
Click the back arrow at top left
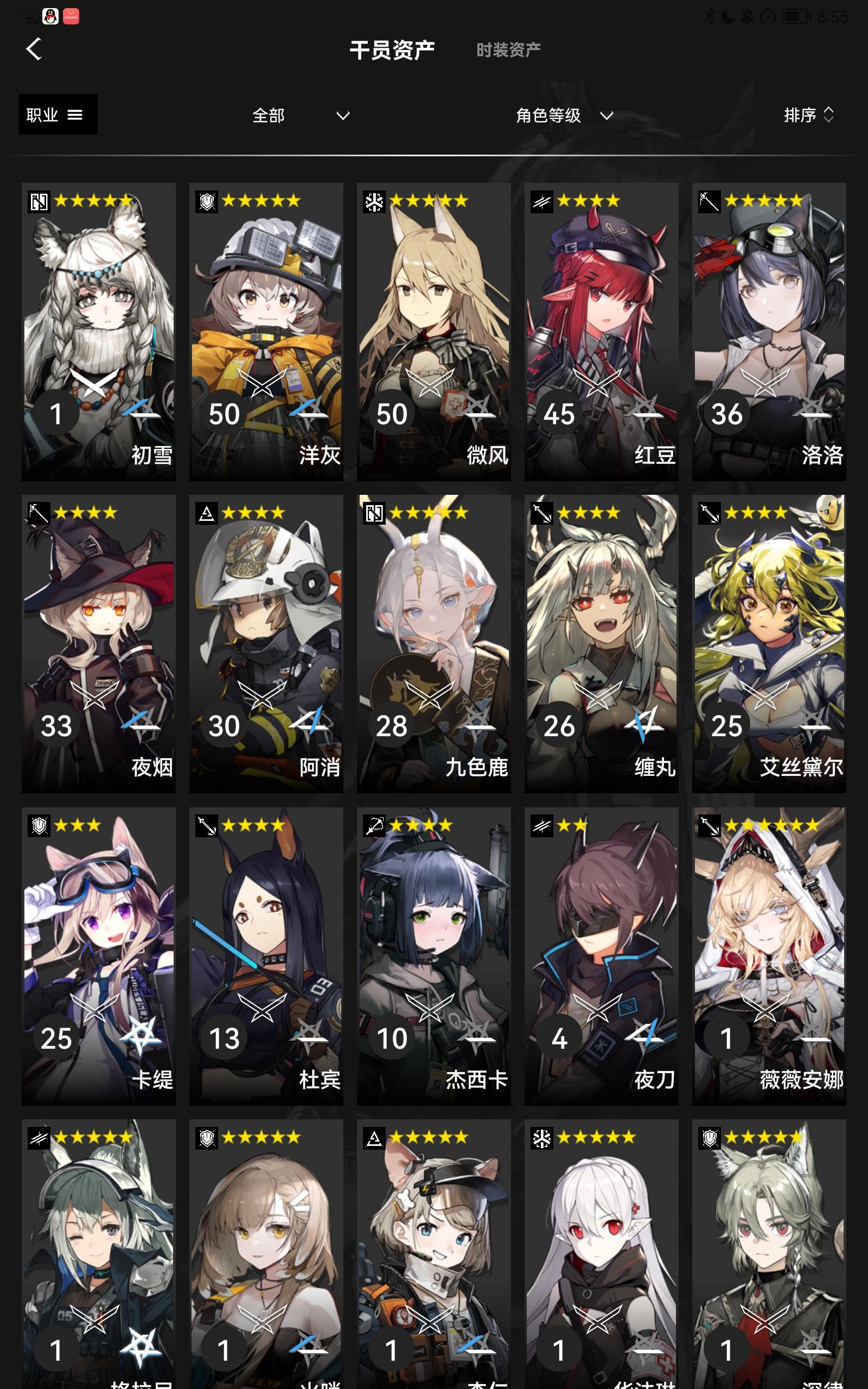[x=34, y=48]
